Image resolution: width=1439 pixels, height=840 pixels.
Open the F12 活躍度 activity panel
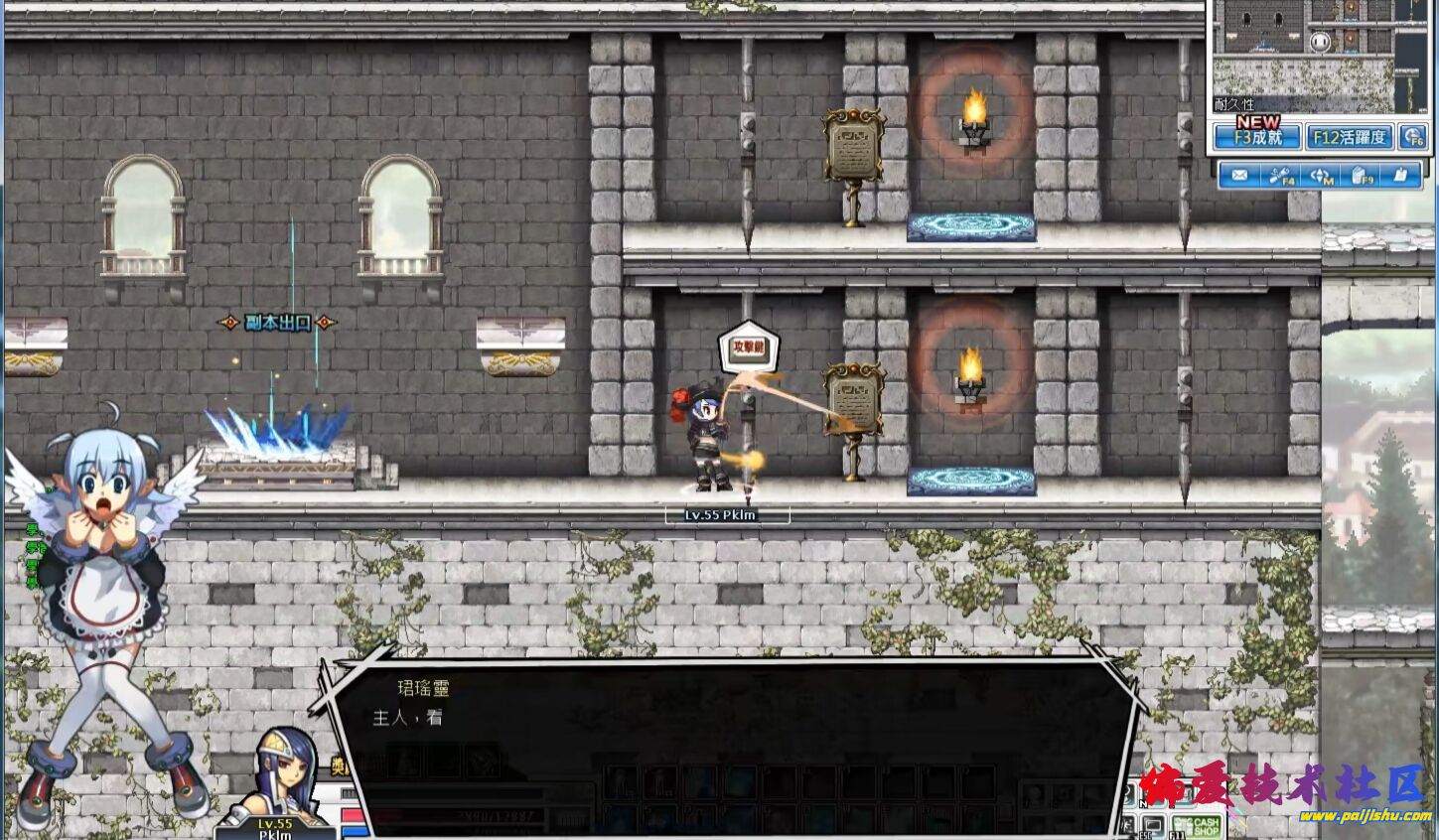click(x=1349, y=137)
